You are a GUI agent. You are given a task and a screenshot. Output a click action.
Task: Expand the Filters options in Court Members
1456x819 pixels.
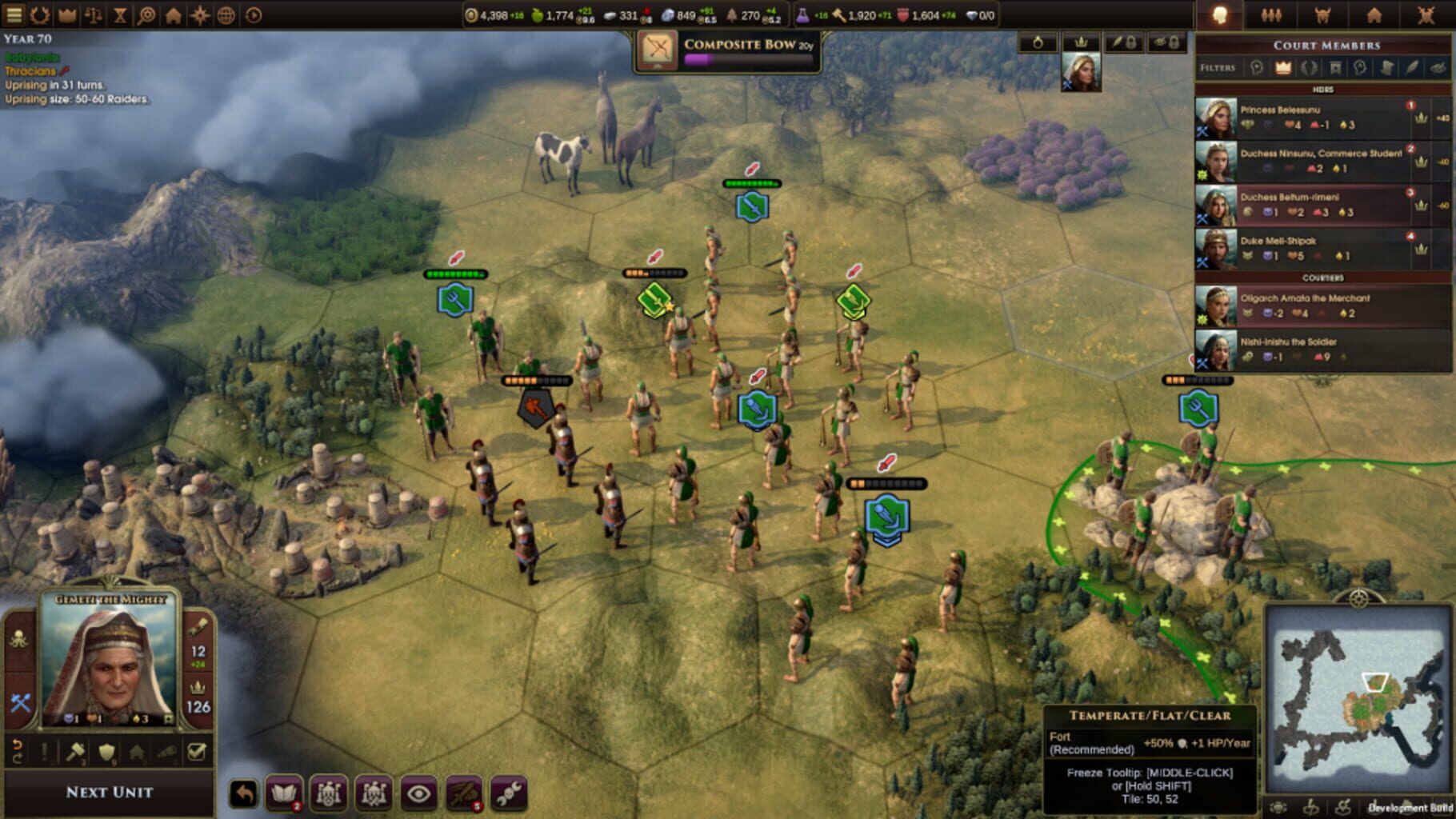[1218, 68]
